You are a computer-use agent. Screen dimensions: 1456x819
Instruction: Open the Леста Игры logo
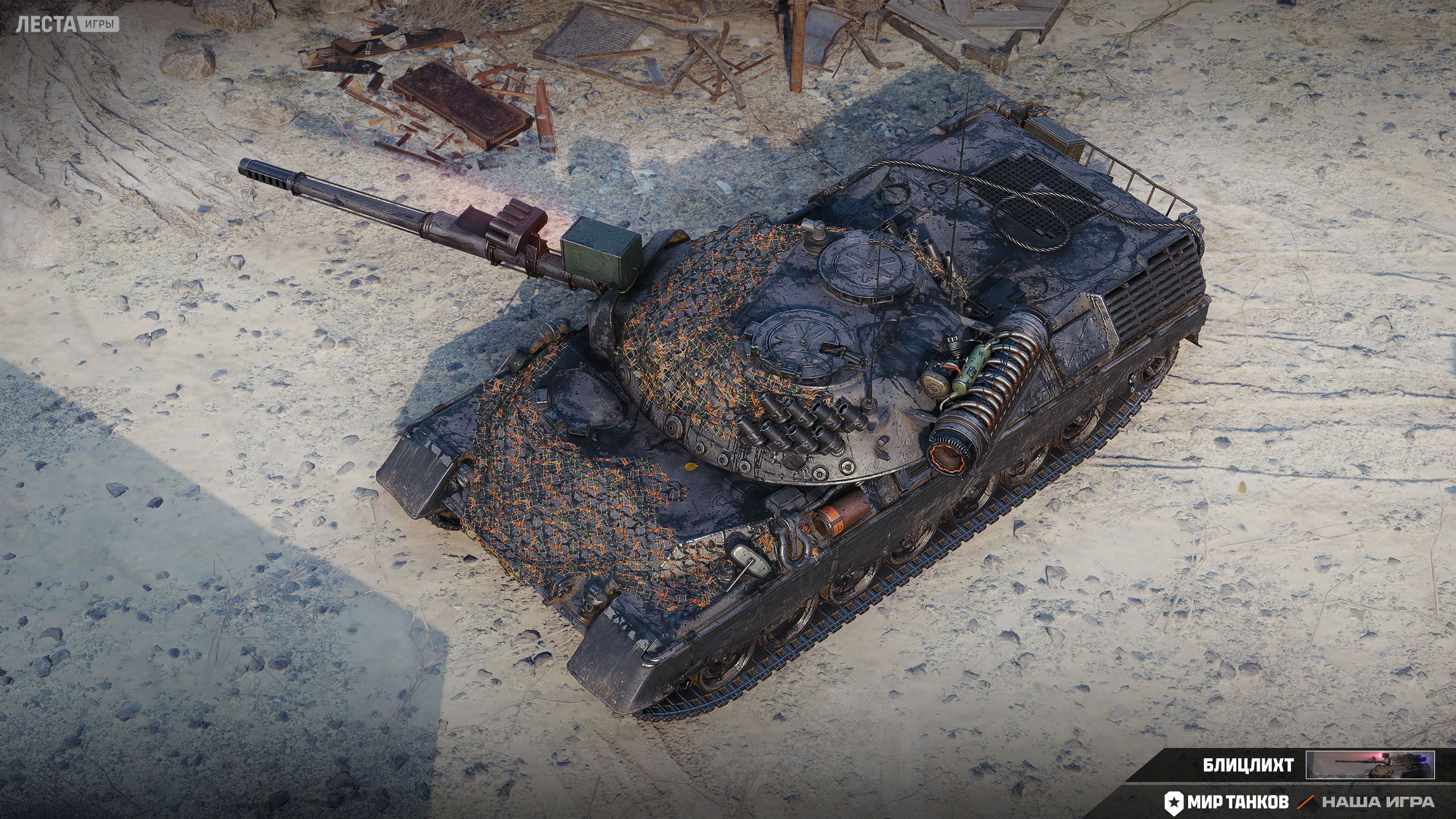point(67,24)
